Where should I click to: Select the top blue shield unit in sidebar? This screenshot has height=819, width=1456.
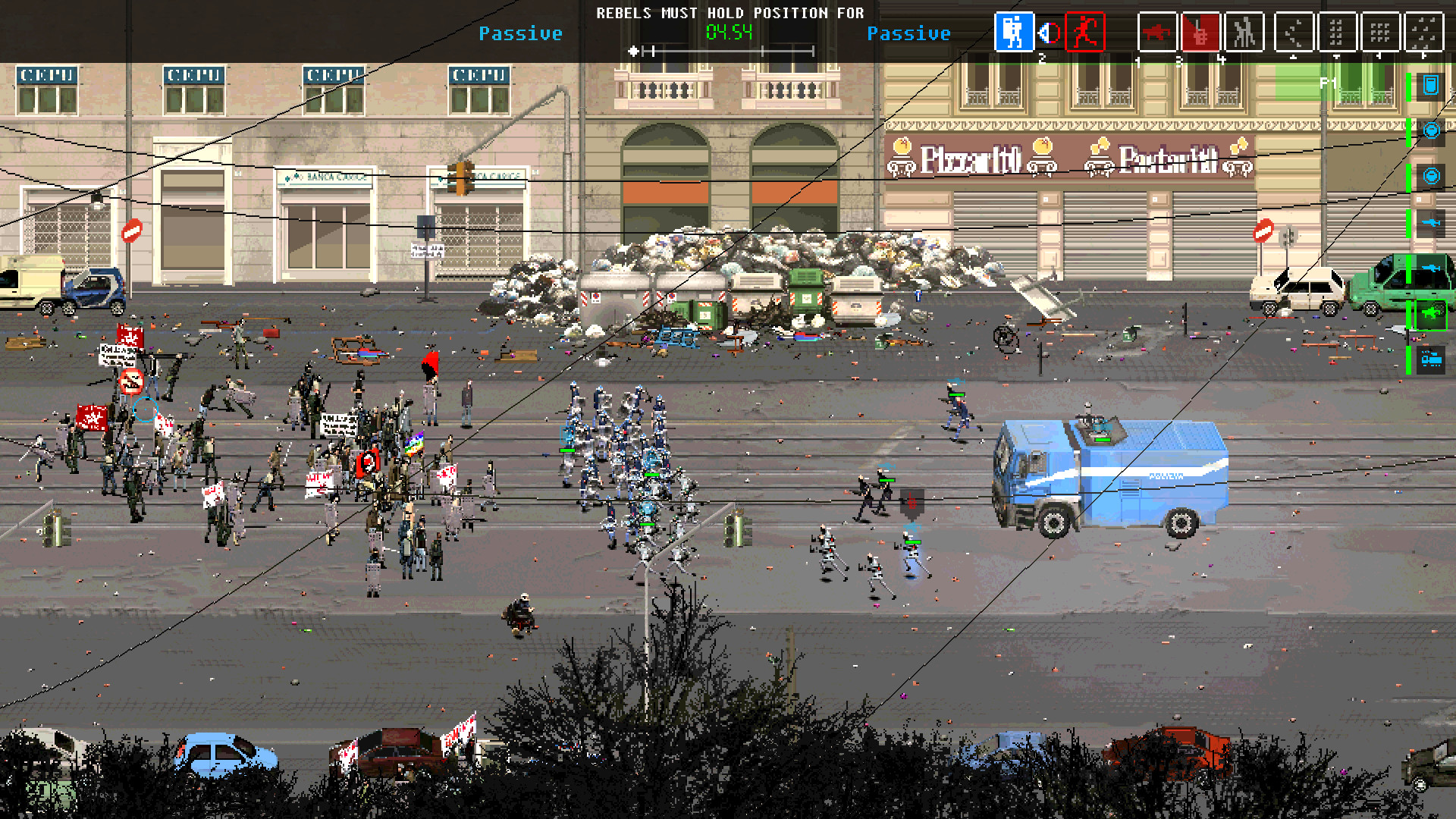click(1431, 84)
